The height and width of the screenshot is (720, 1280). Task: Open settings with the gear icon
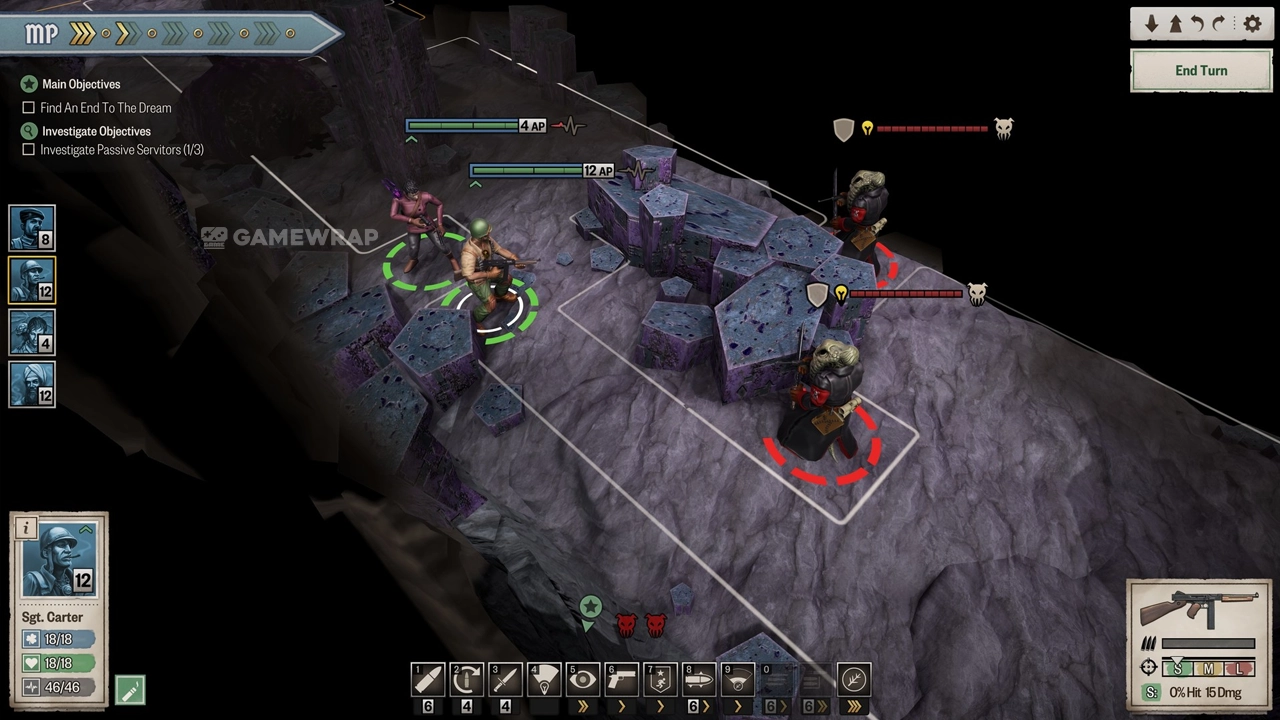click(x=1252, y=24)
